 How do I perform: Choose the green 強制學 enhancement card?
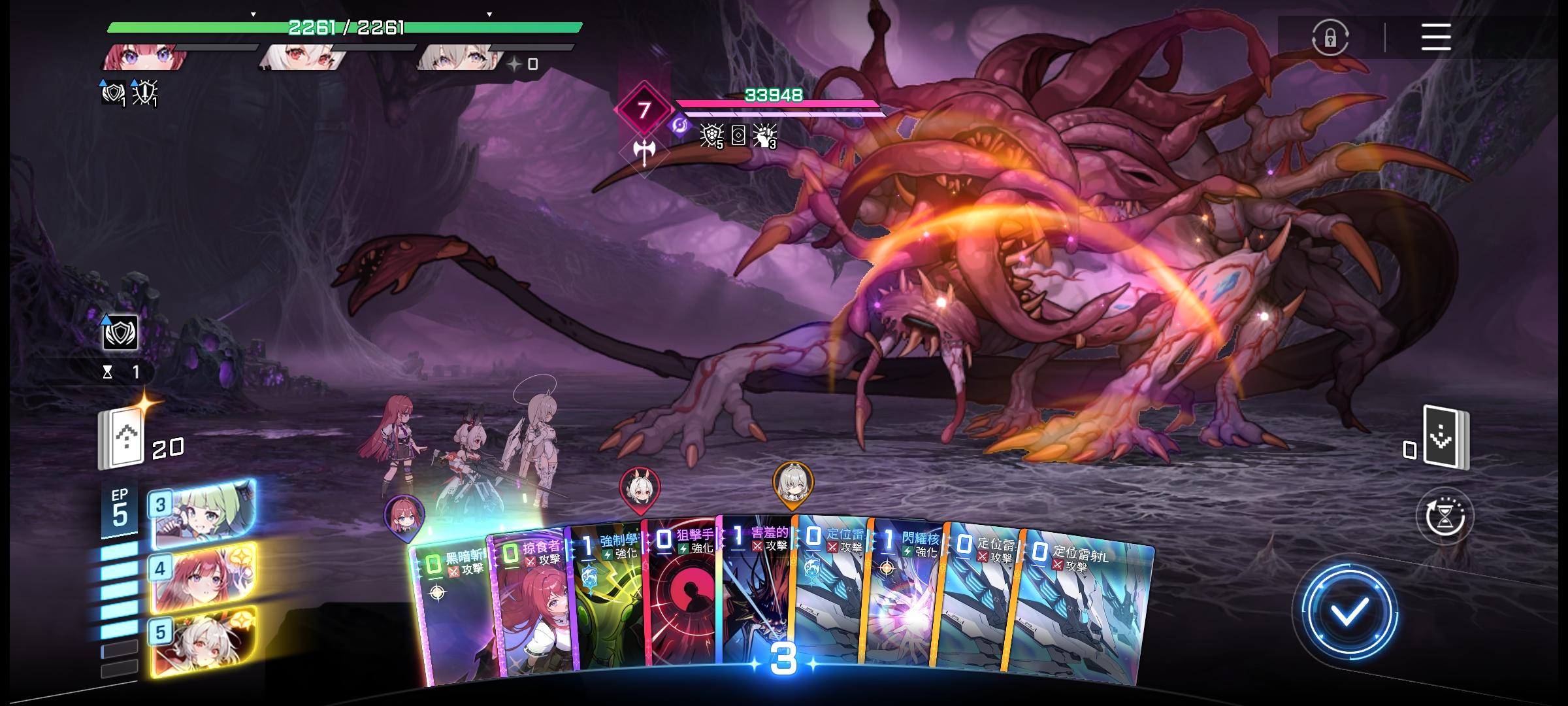608,601
